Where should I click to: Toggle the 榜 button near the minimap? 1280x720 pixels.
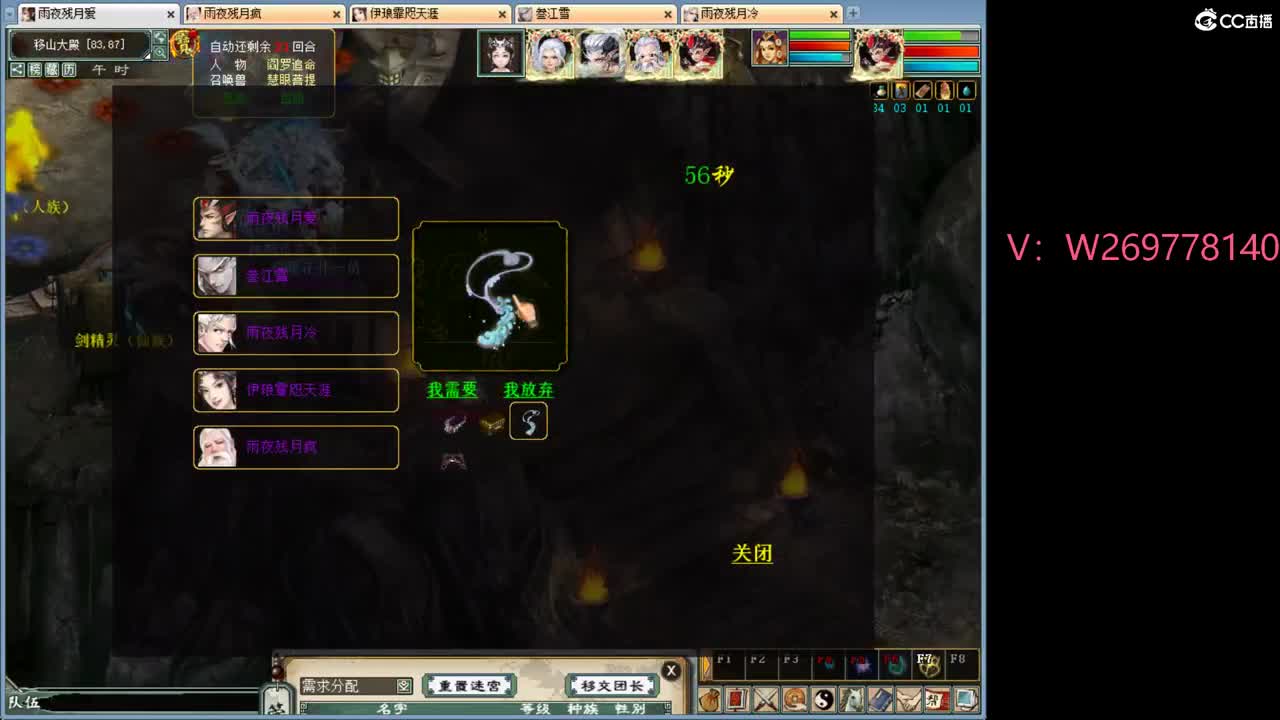[x=34, y=69]
